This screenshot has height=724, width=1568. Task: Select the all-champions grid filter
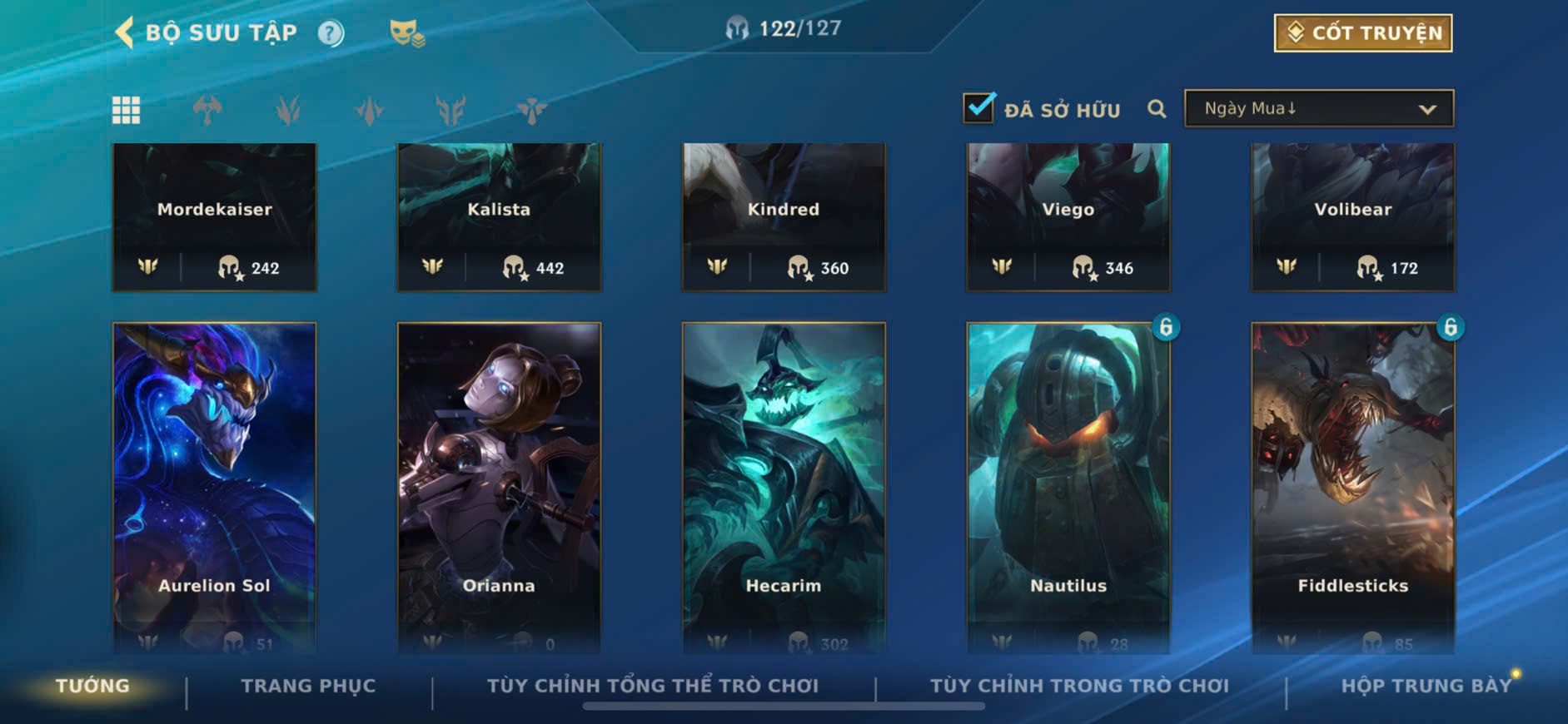pos(127,110)
